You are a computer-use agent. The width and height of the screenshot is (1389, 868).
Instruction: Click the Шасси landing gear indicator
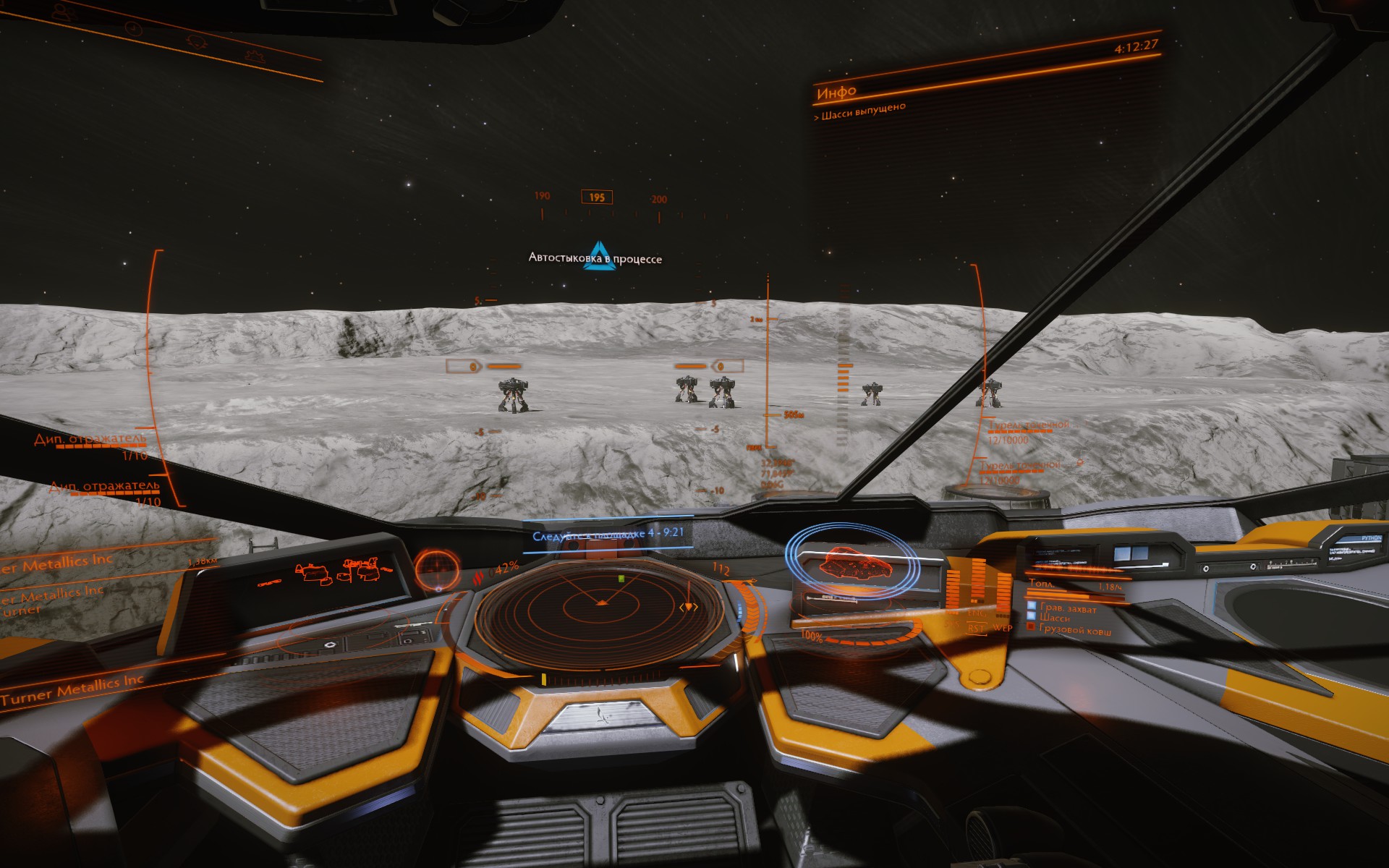point(1055,618)
